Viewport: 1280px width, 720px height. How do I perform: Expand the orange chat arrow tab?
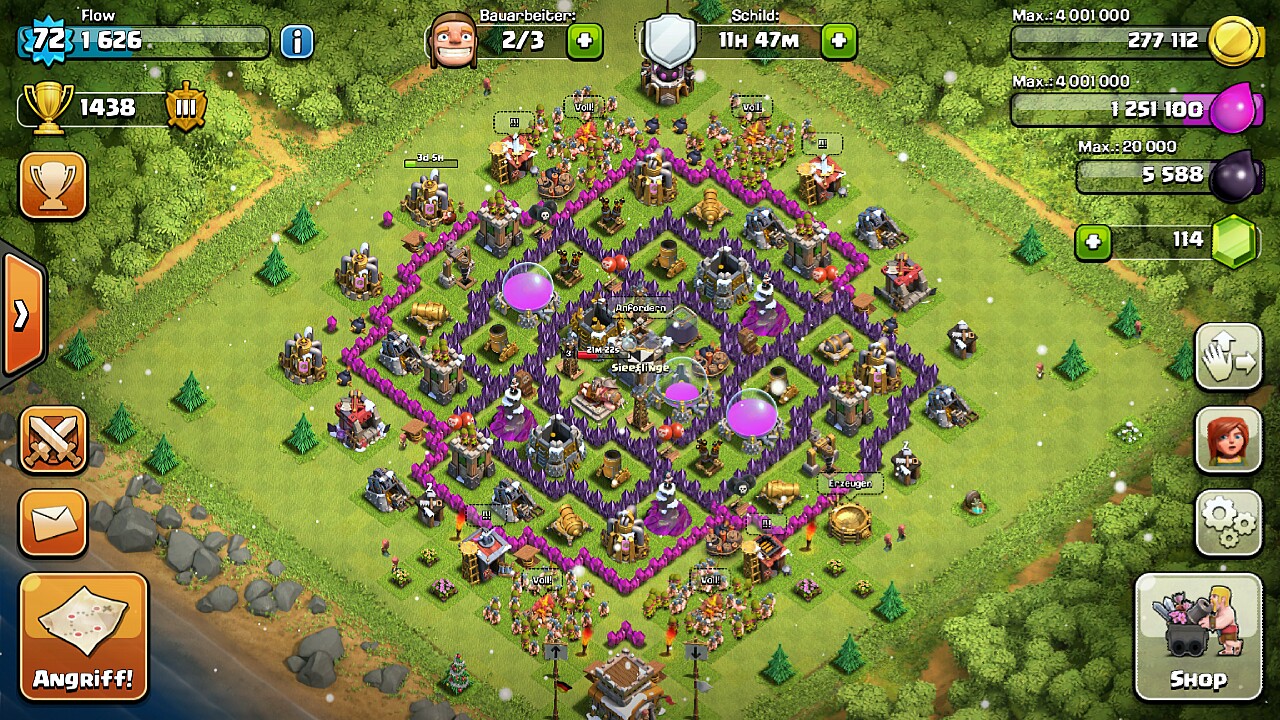coord(22,315)
